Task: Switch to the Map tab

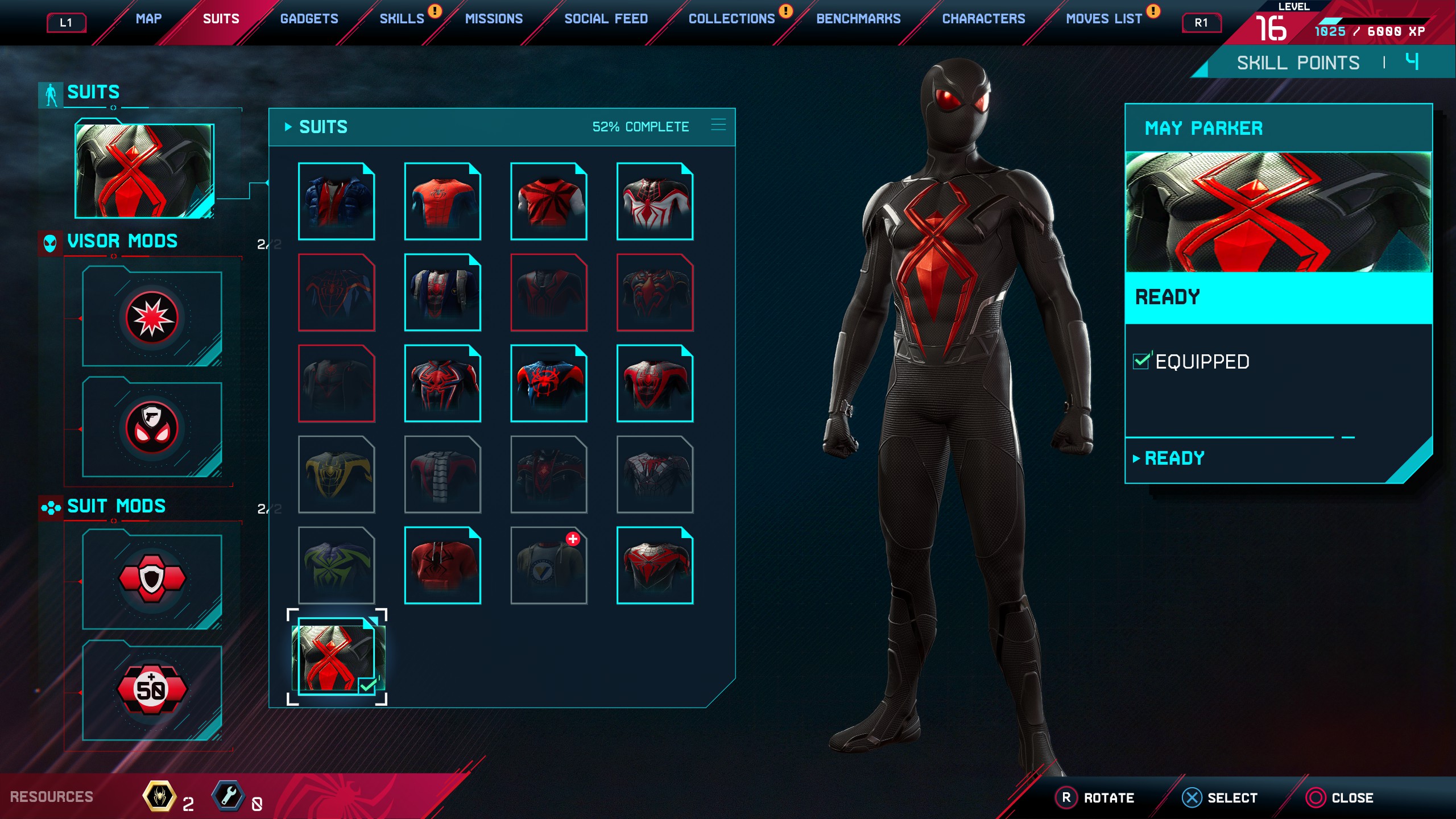Action: (x=148, y=19)
